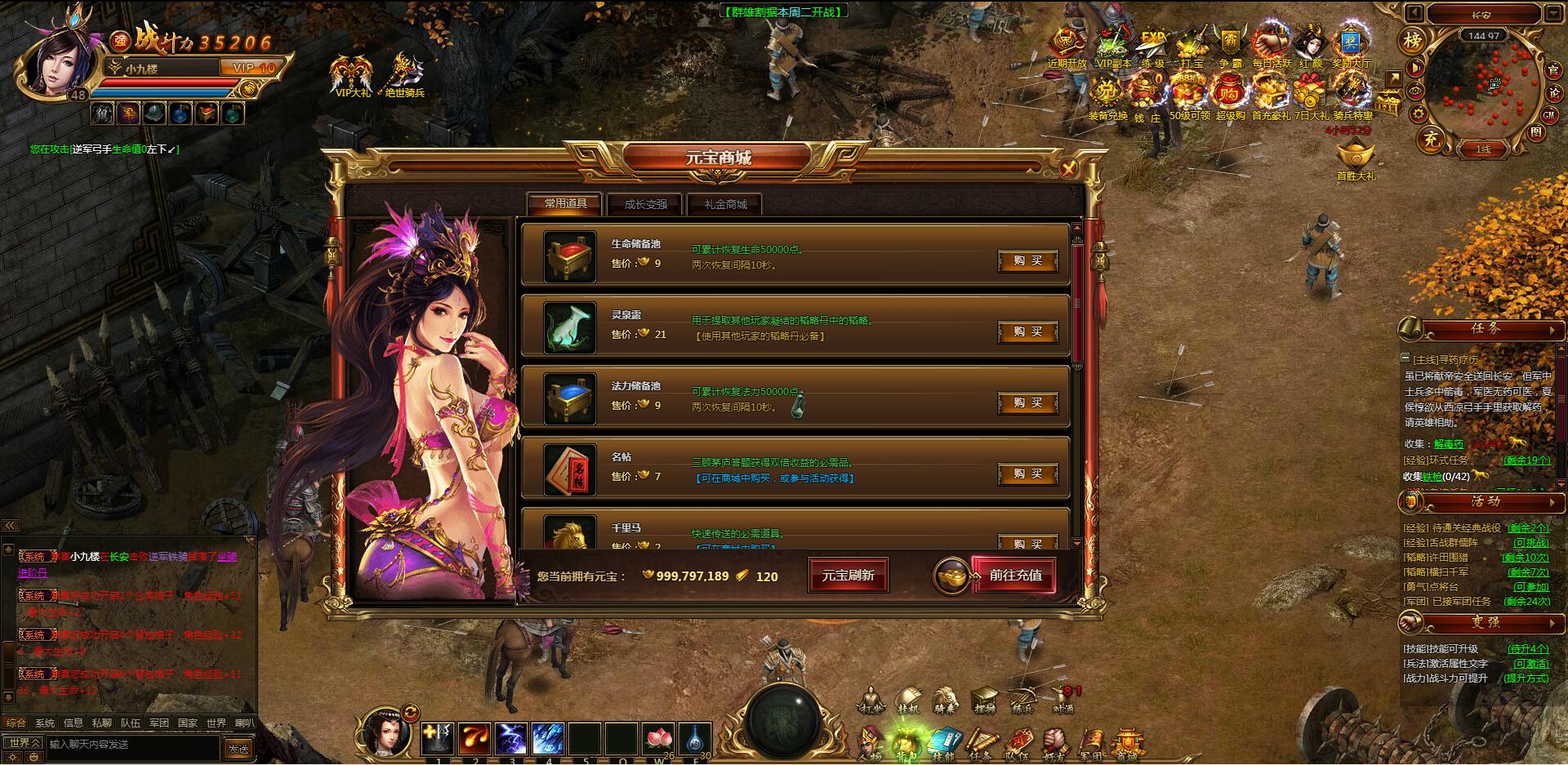Switch to the 成长变强 shop tab
1568x765 pixels.
click(645, 204)
